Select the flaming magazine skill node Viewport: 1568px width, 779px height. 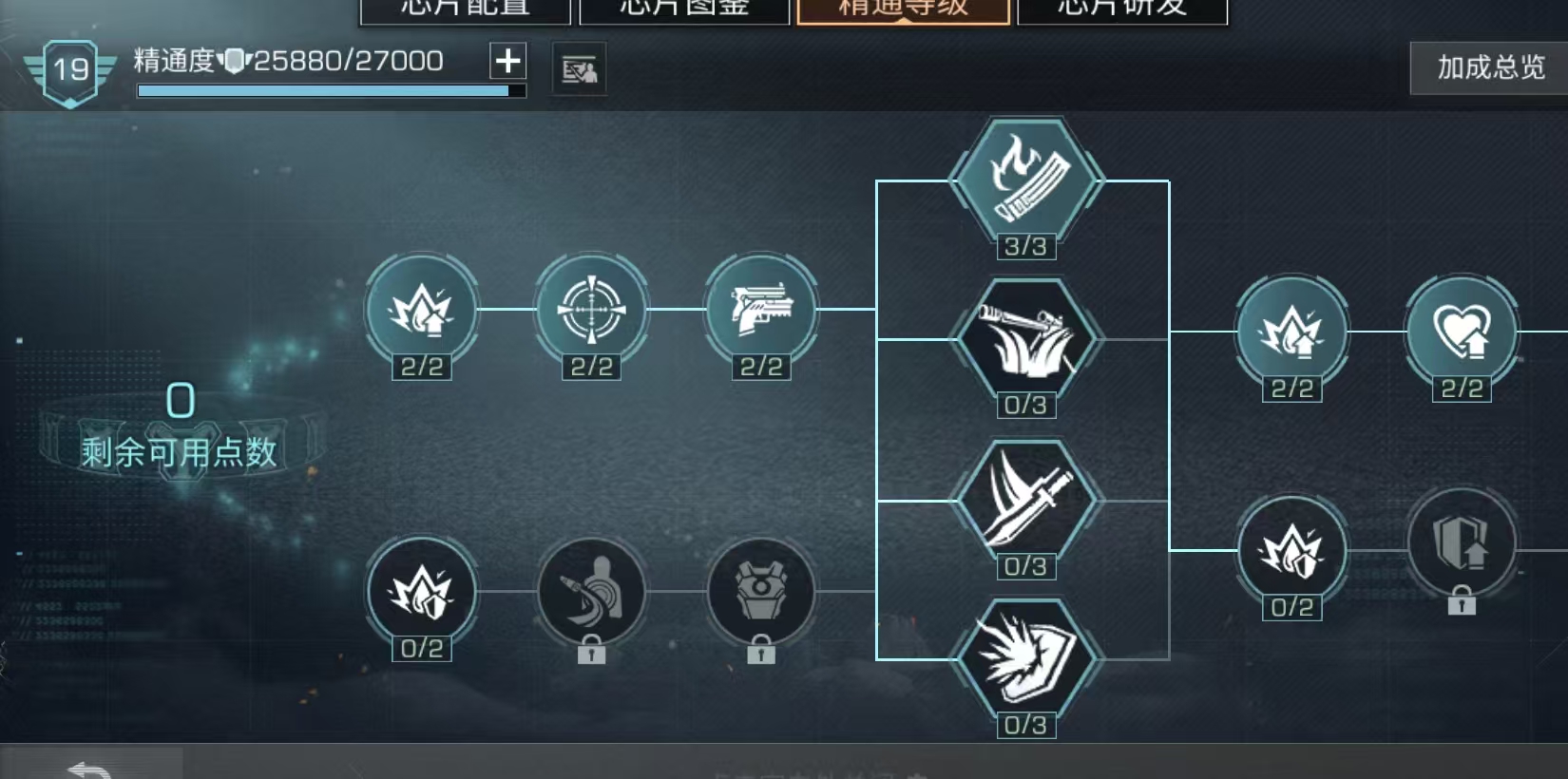[1025, 180]
